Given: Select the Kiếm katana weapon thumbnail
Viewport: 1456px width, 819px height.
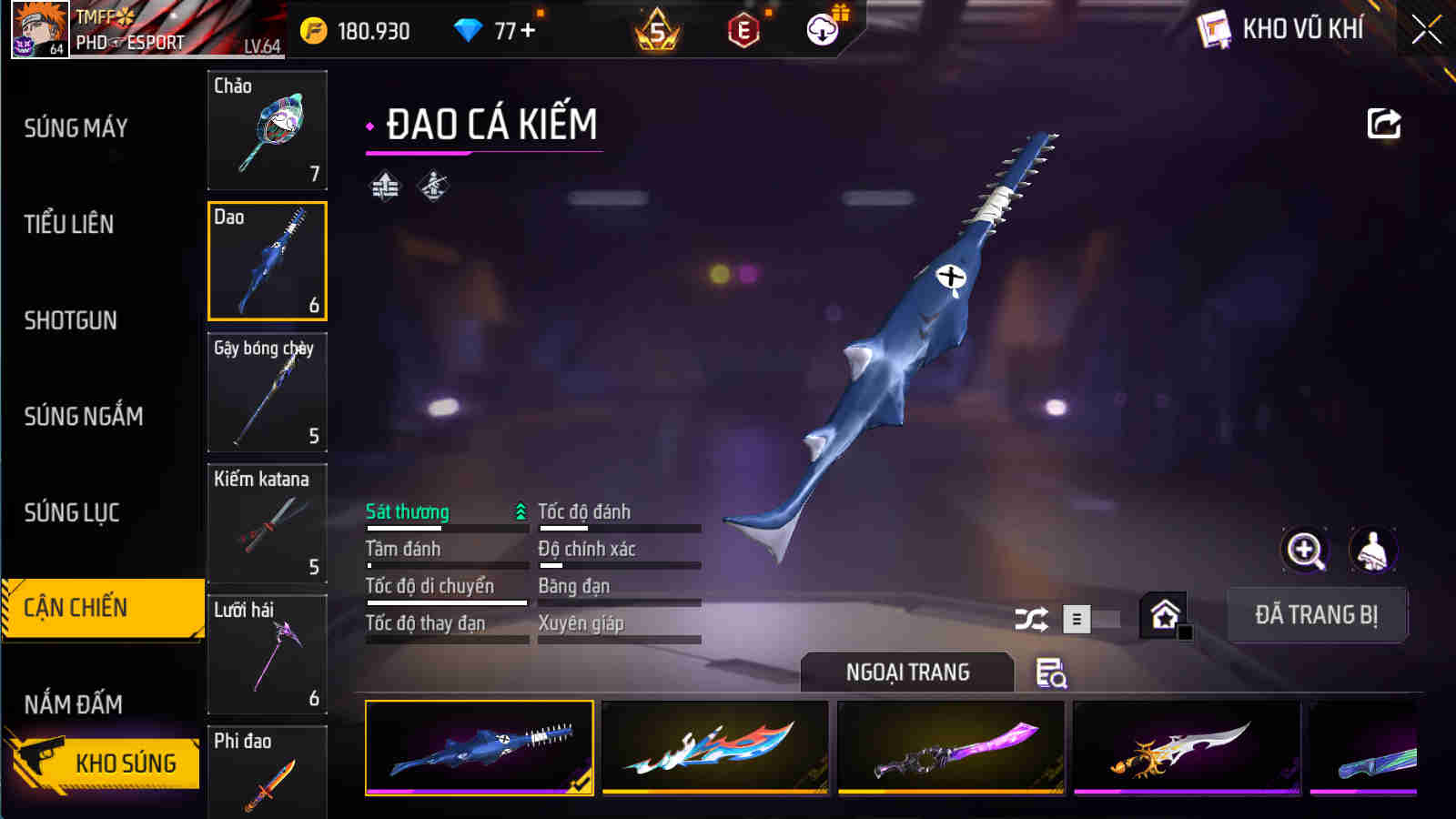Looking at the screenshot, I should pos(267,525).
